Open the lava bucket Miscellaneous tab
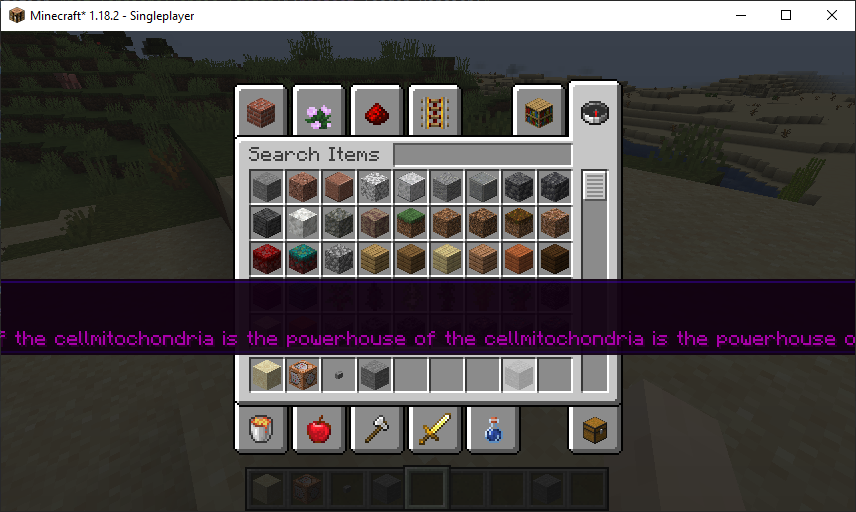Screen dimensions: 856x512 (262, 429)
